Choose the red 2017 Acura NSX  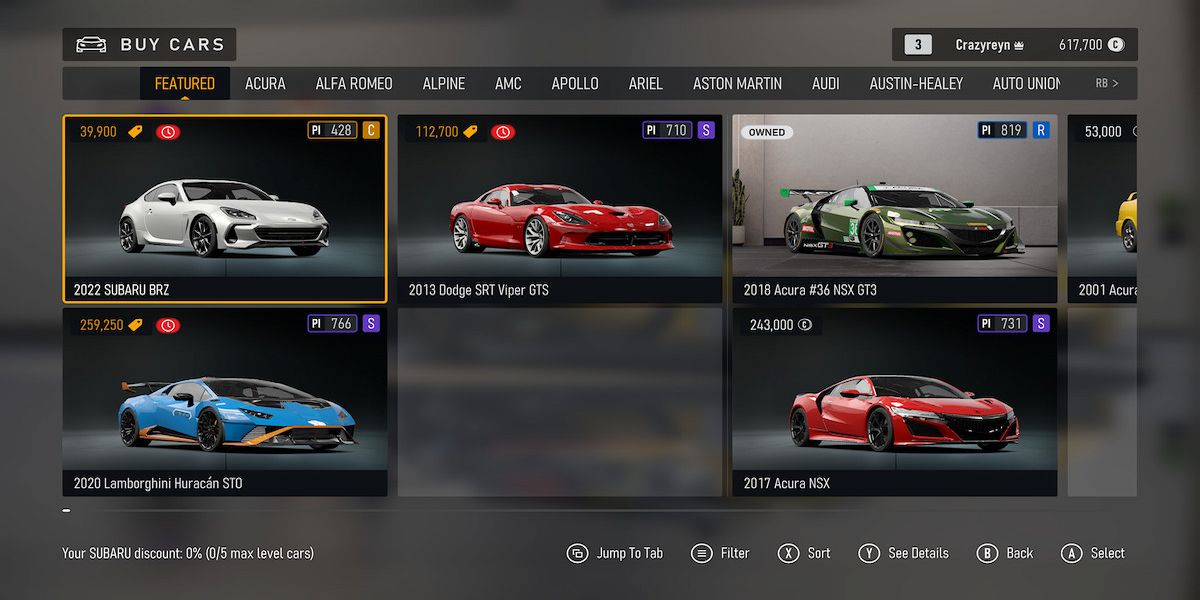point(894,402)
